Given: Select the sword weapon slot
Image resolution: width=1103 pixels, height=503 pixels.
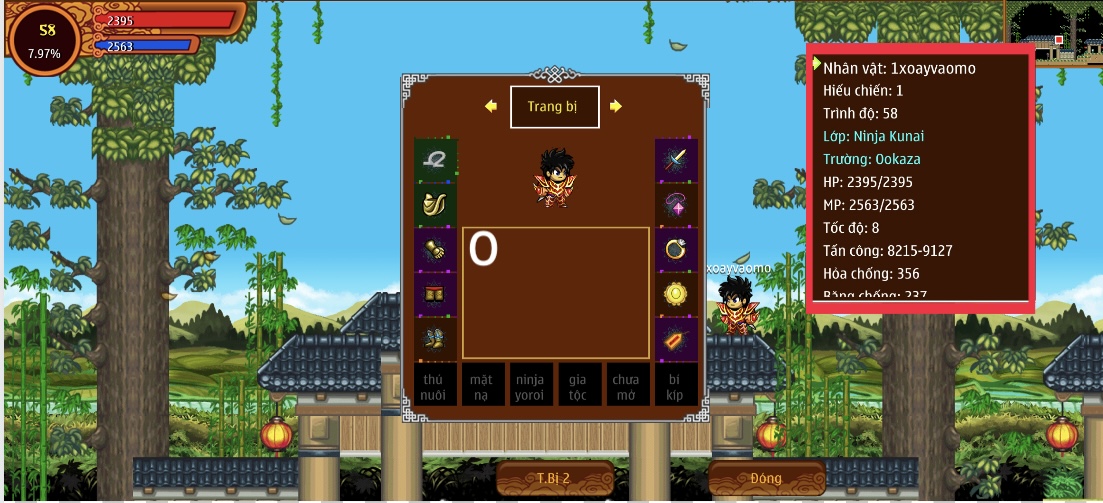Looking at the screenshot, I should pos(676,159).
